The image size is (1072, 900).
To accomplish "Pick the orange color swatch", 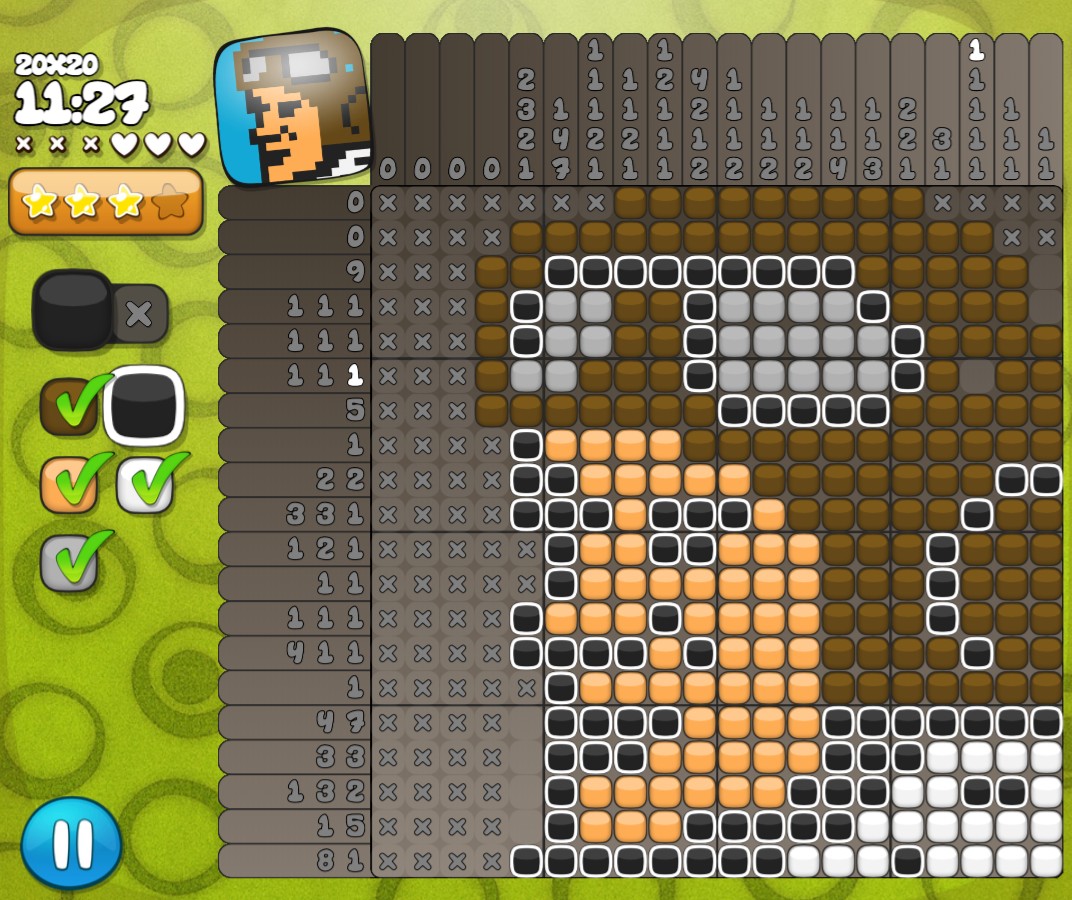I will [x=69, y=484].
